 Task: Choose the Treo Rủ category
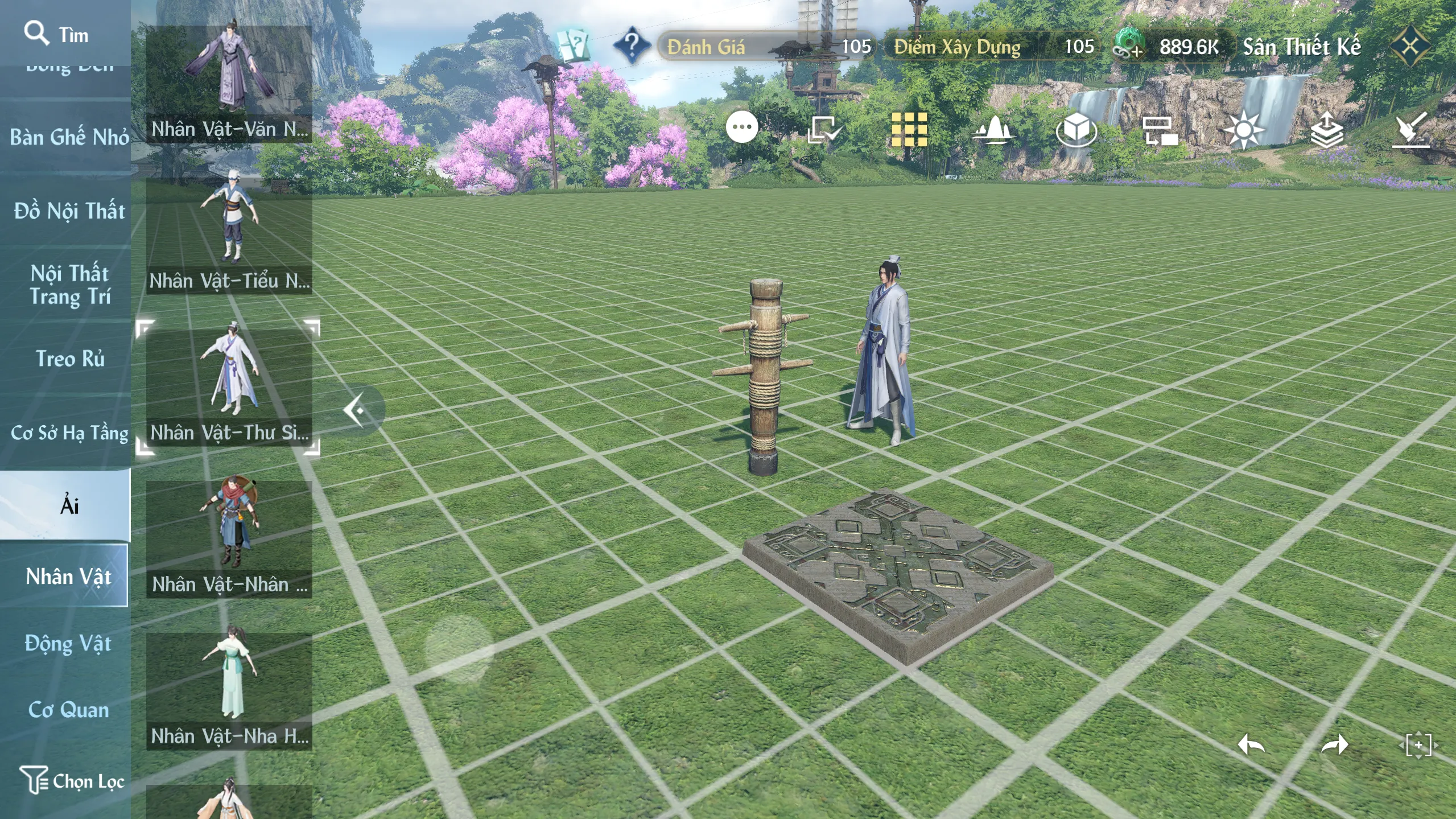point(69,359)
